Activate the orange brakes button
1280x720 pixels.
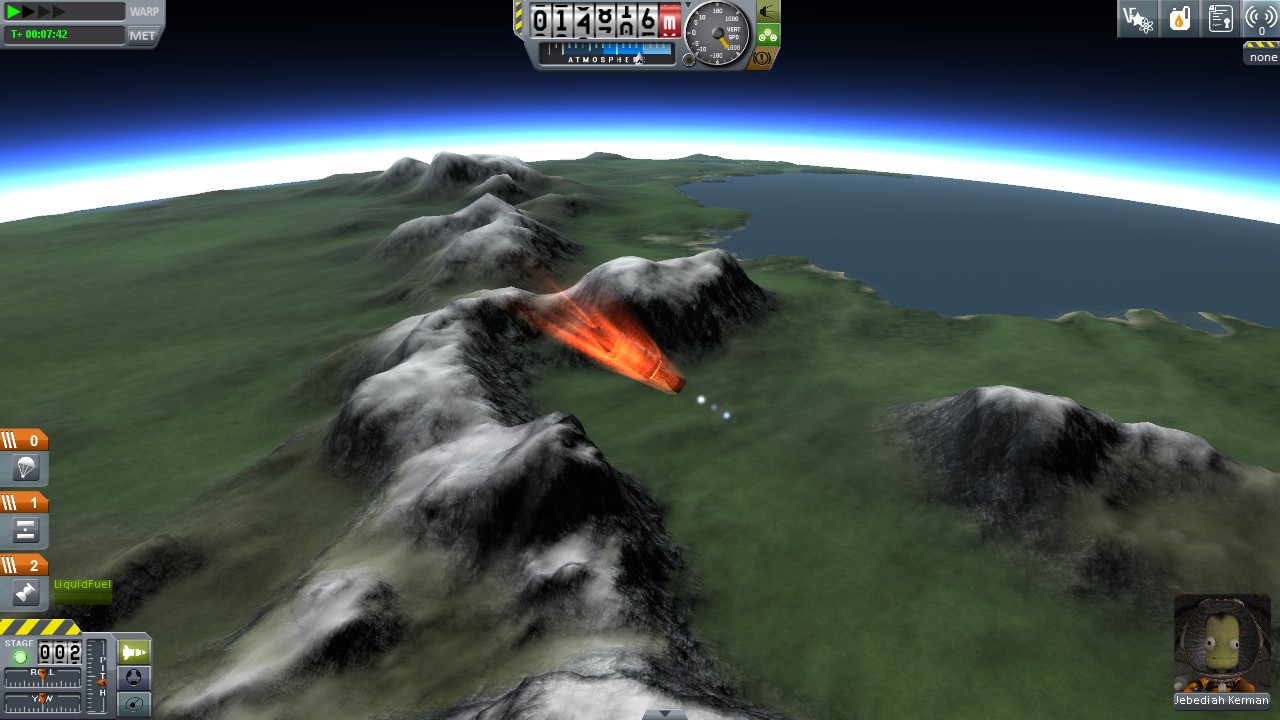[762, 59]
